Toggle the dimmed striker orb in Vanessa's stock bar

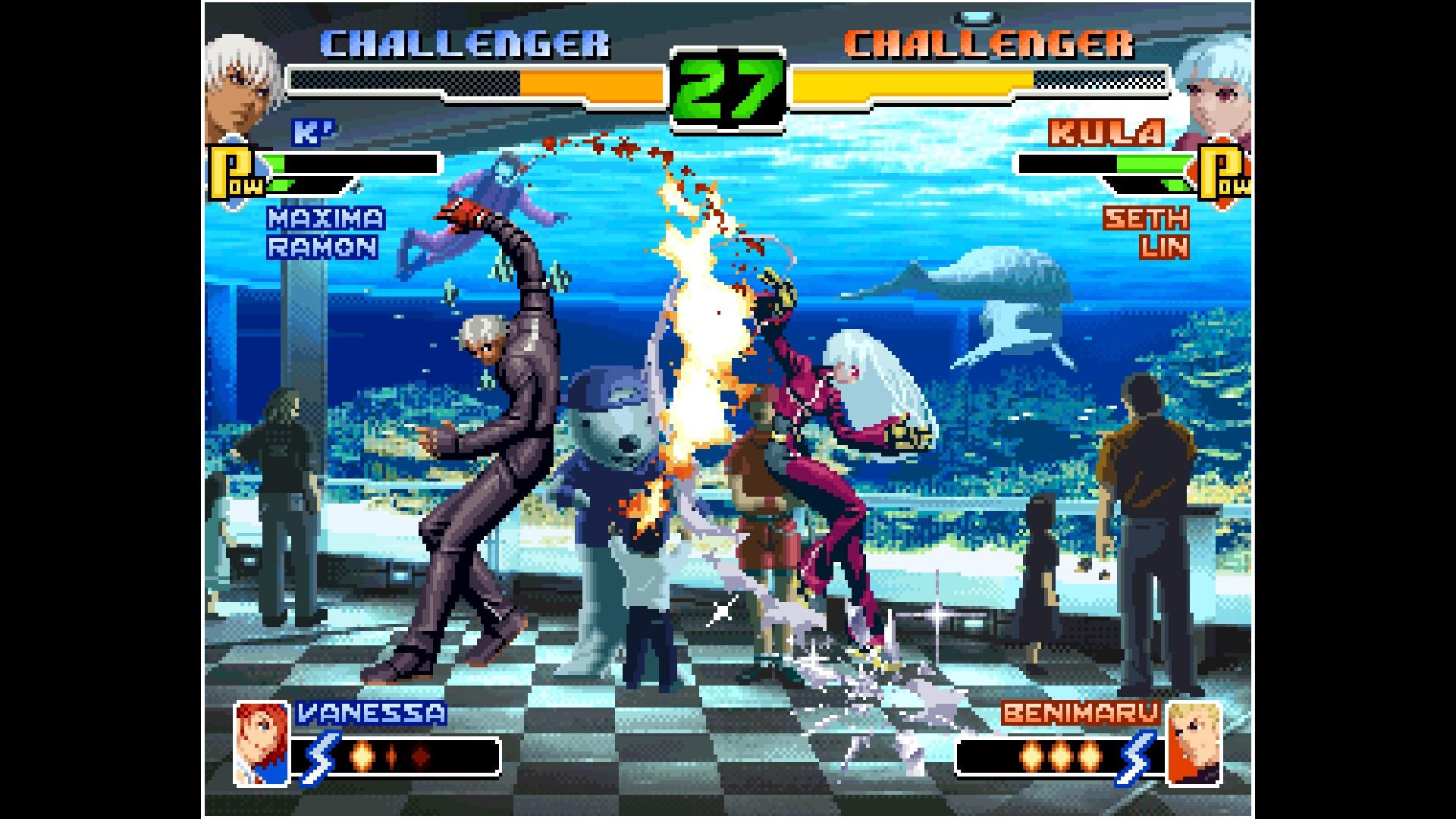(421, 756)
